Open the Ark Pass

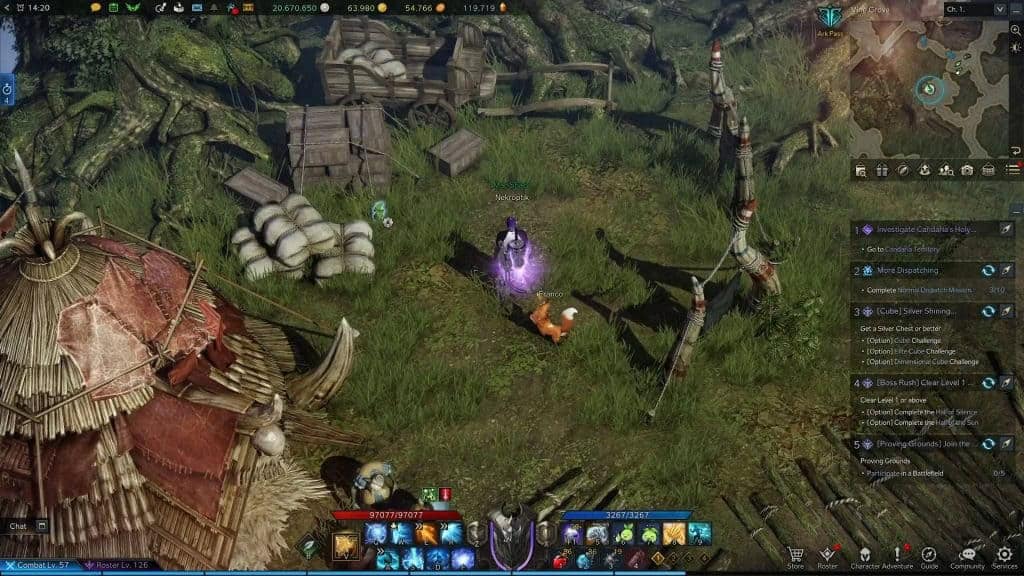tap(829, 20)
